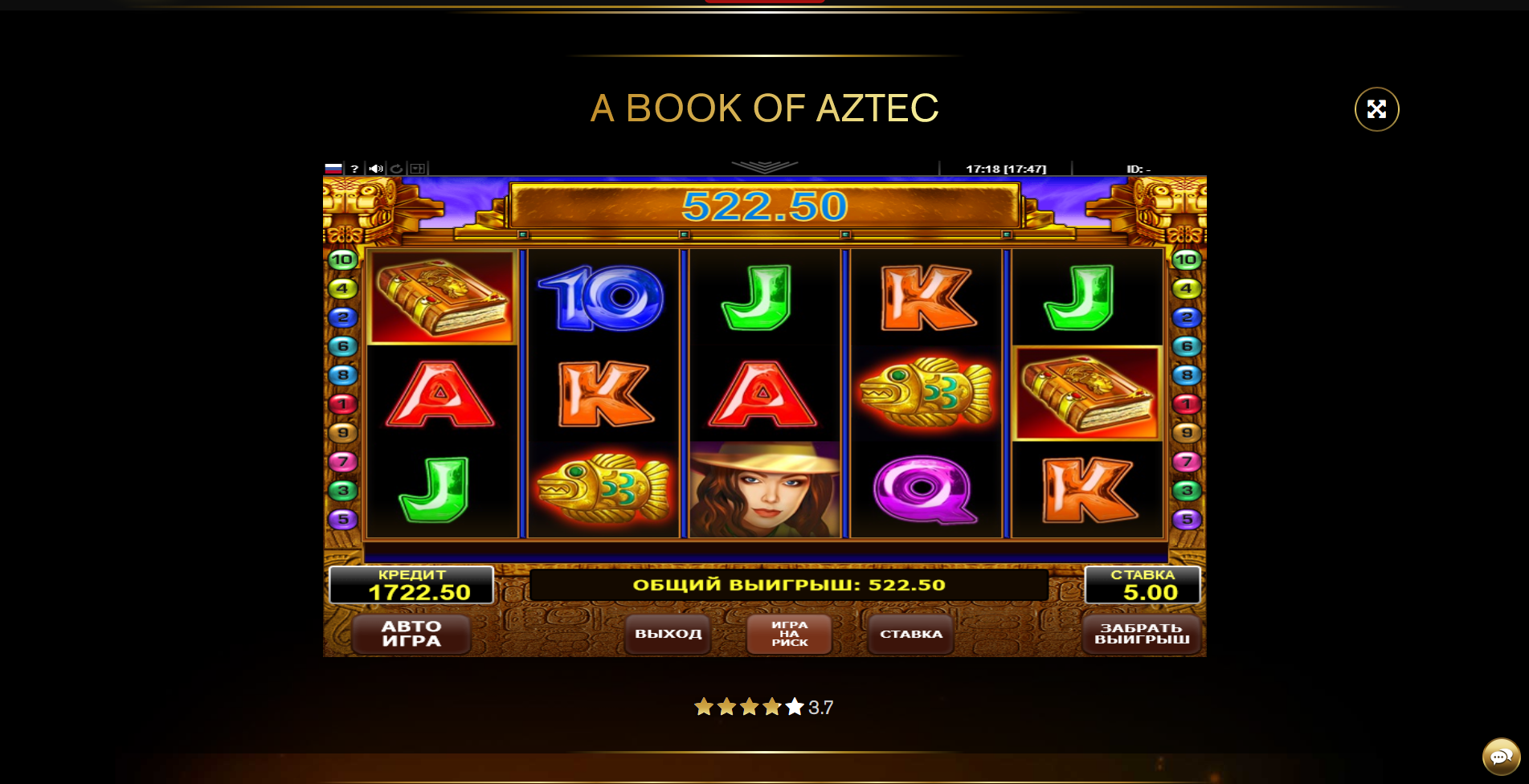
Task: Collect winnings with ЗАБРАТЬ ВЫИГРЫШ
Action: pos(1142,634)
